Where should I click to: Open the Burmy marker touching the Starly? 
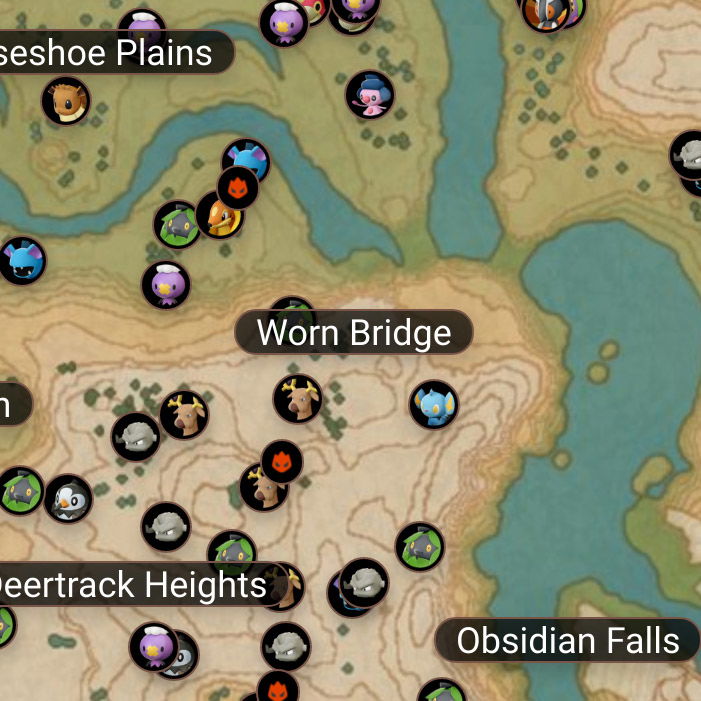pyautogui.click(x=21, y=491)
